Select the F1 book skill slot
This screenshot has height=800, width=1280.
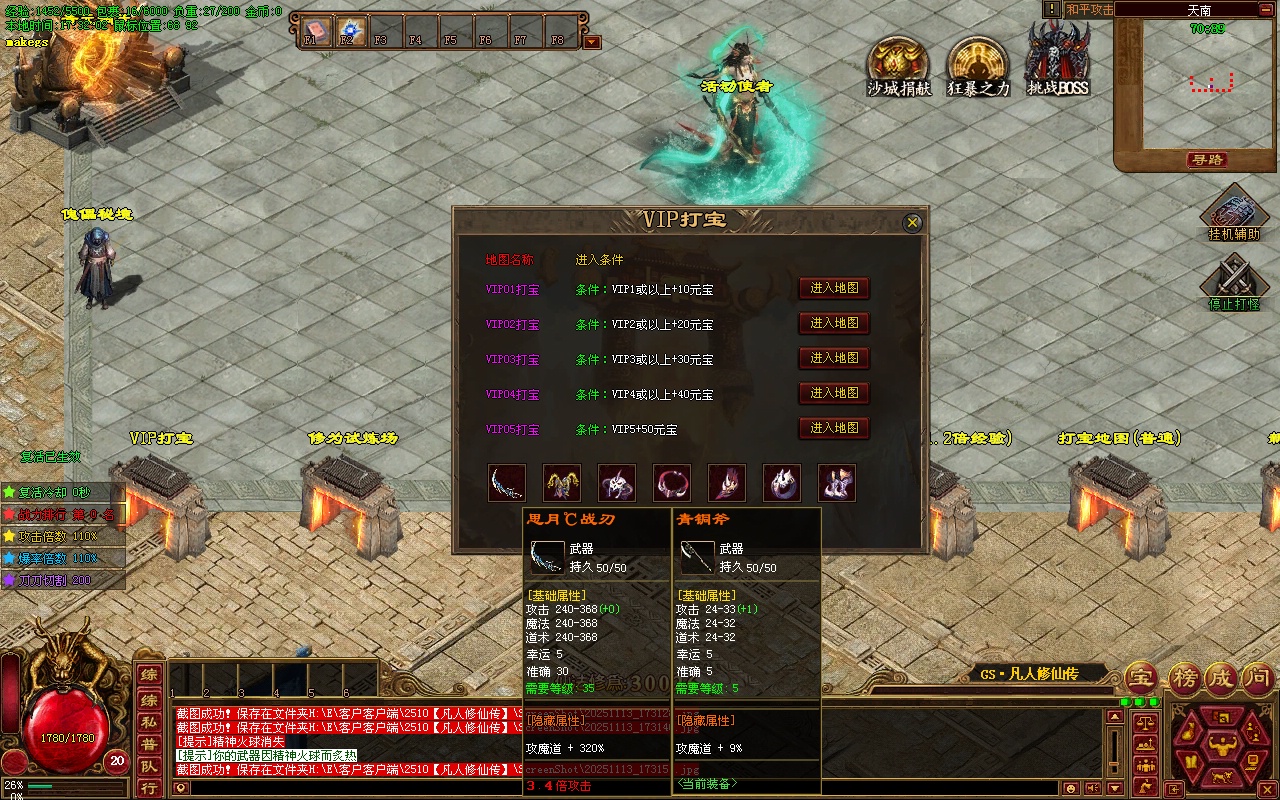[315, 29]
